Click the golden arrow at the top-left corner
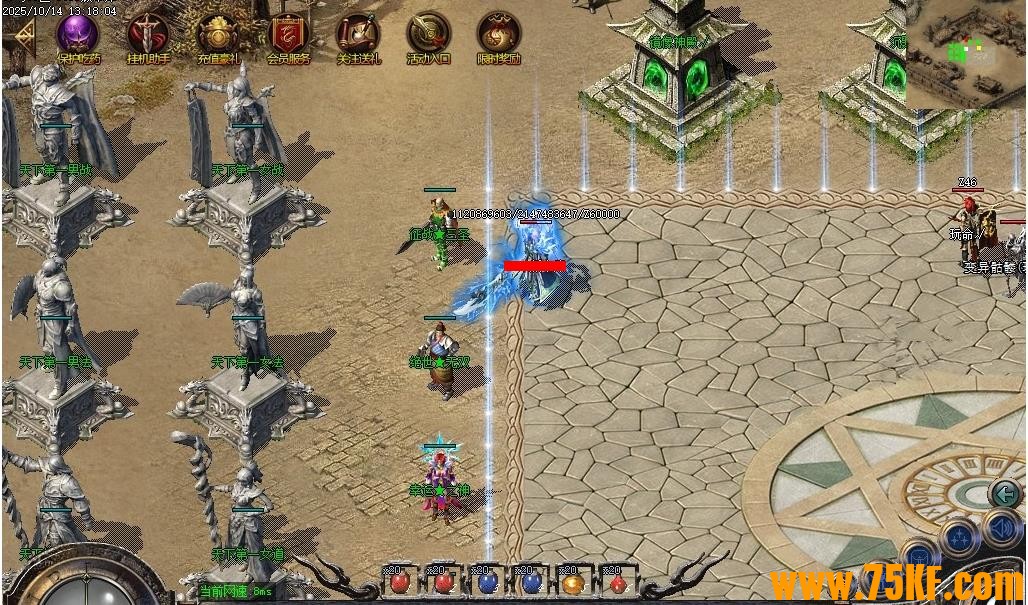 click(x=20, y=38)
